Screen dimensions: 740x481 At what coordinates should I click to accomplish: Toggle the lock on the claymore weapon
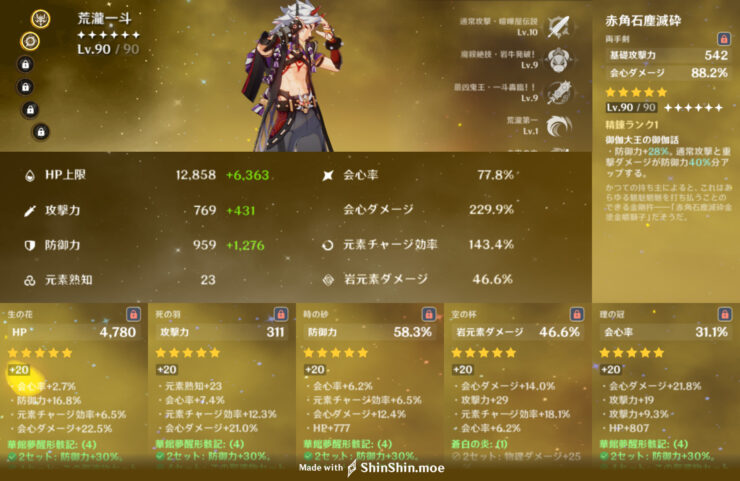tap(721, 38)
